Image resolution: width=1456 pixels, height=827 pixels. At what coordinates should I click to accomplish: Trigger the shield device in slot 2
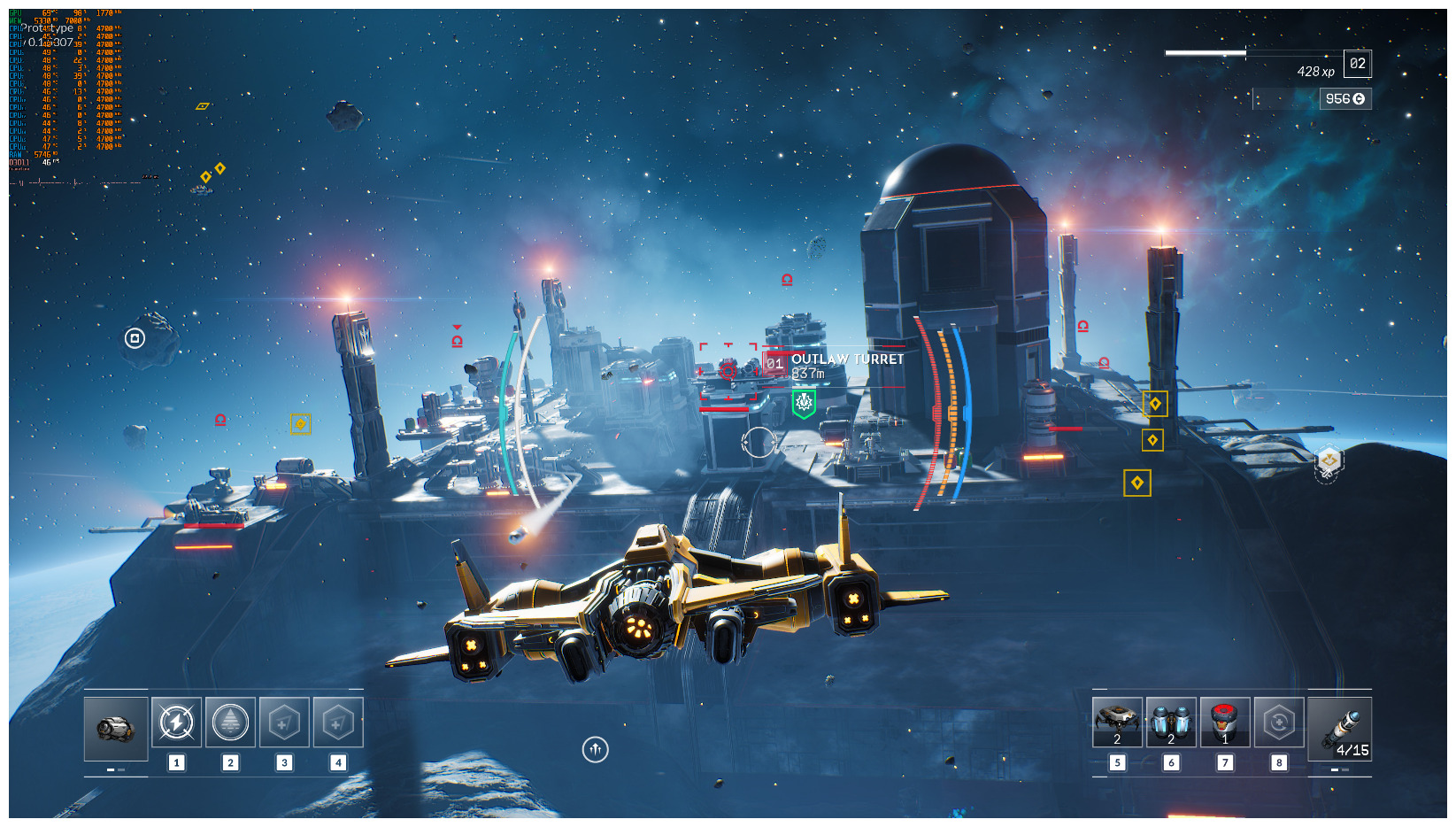(x=231, y=722)
